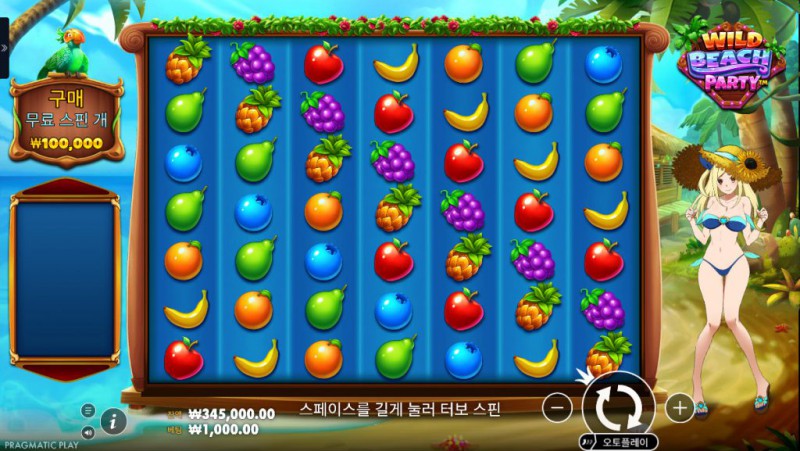The height and width of the screenshot is (451, 800).
Task: Open the hamburger menu icon
Action: [x=88, y=411]
